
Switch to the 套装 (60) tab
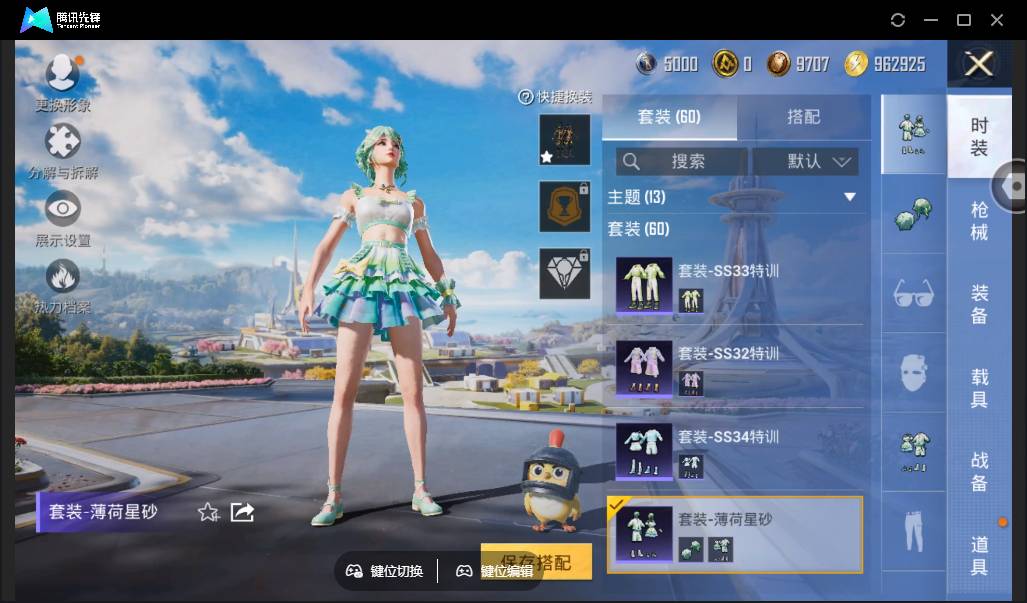tap(669, 117)
